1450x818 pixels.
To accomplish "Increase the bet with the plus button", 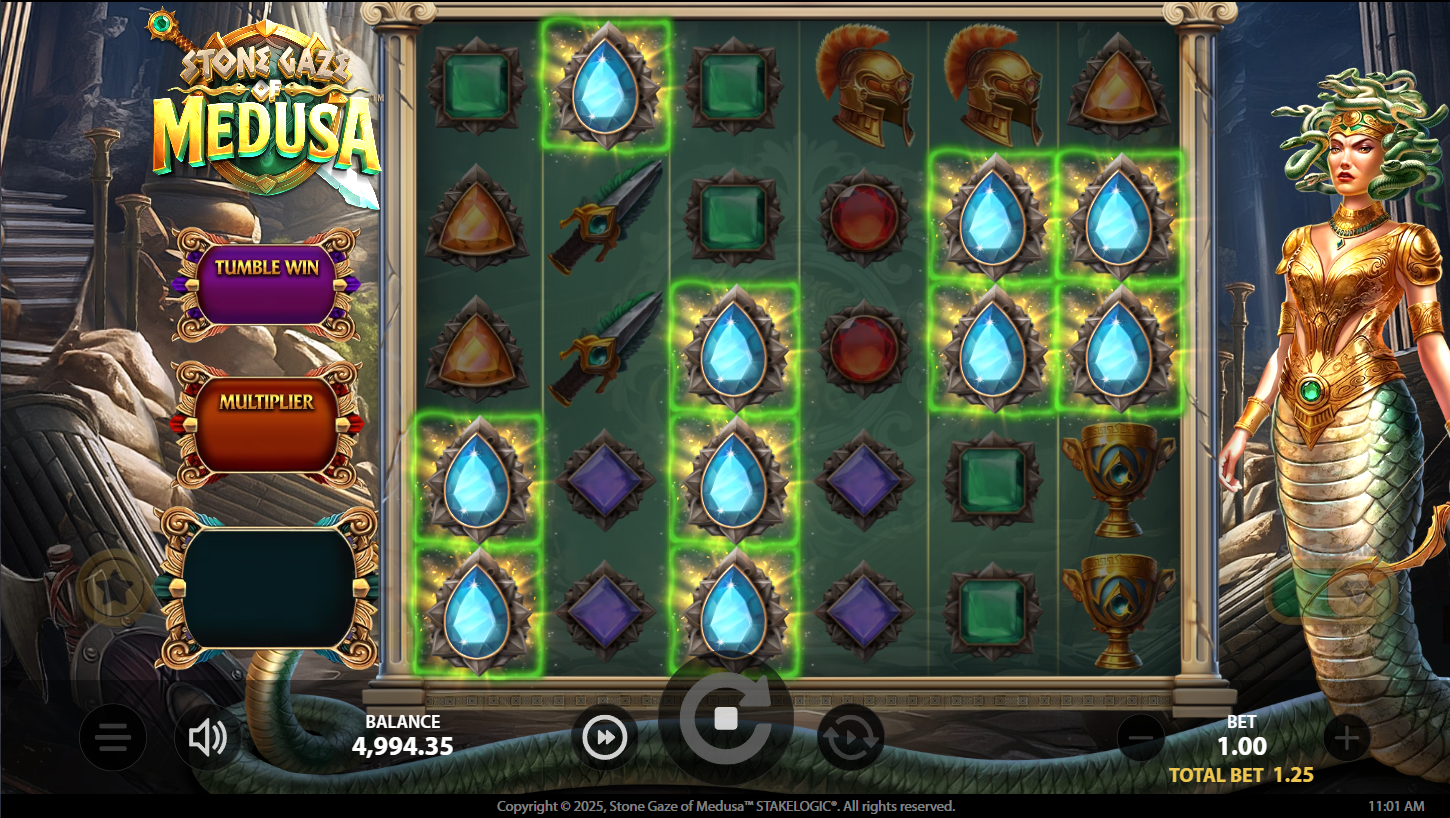I will click(1347, 739).
